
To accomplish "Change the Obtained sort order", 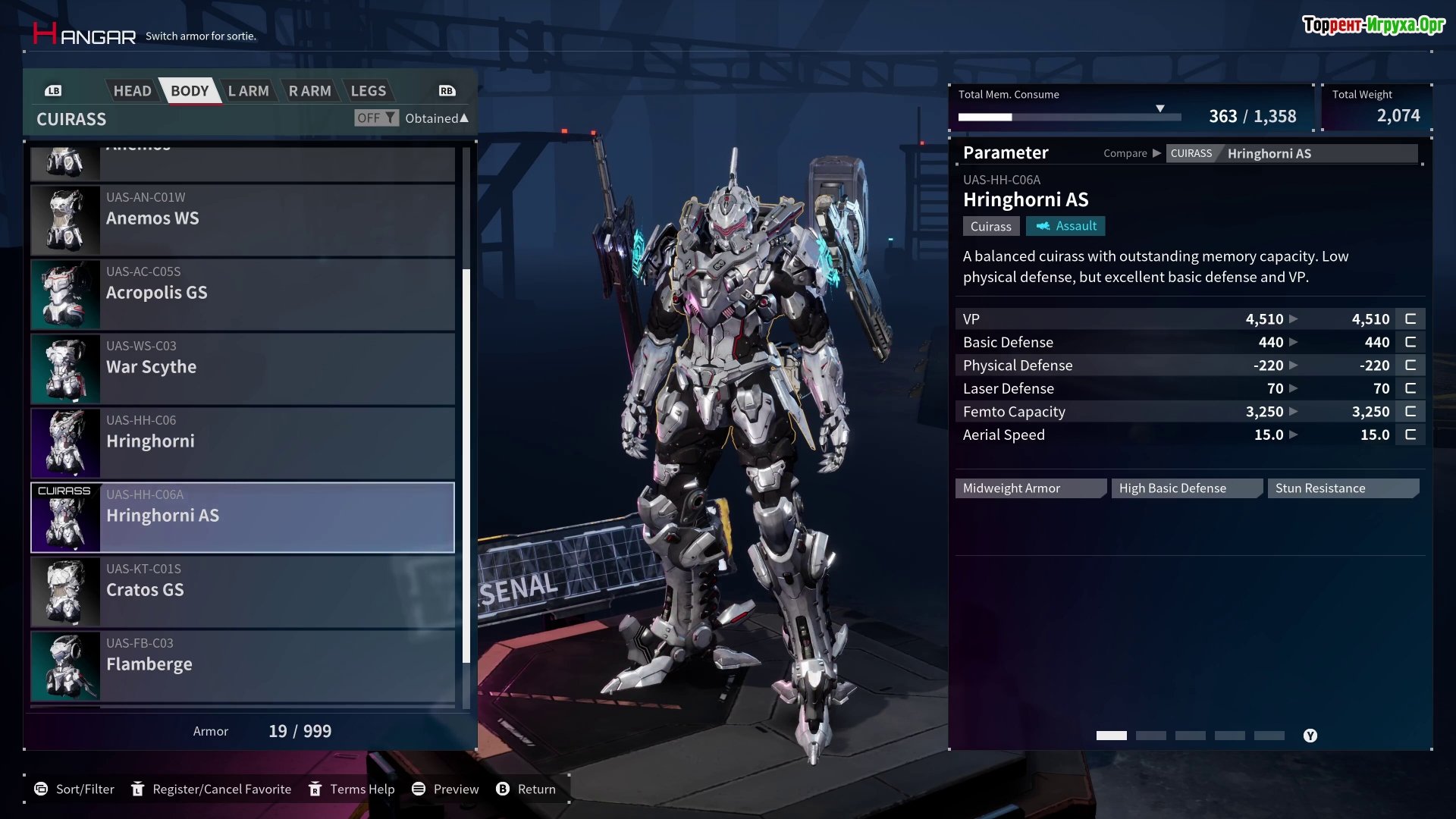I will click(x=436, y=118).
